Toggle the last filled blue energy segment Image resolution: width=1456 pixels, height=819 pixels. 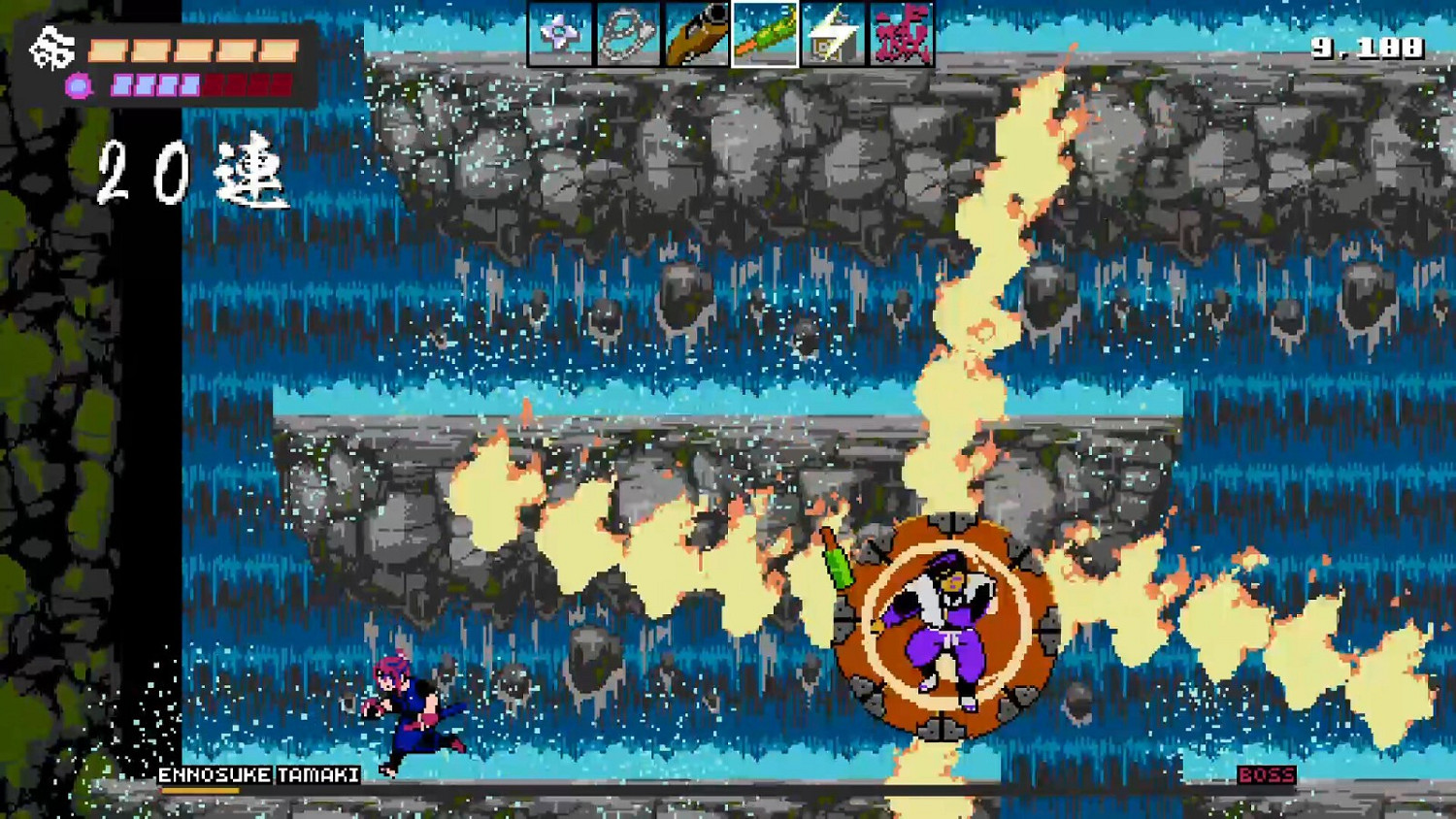pyautogui.click(x=189, y=84)
